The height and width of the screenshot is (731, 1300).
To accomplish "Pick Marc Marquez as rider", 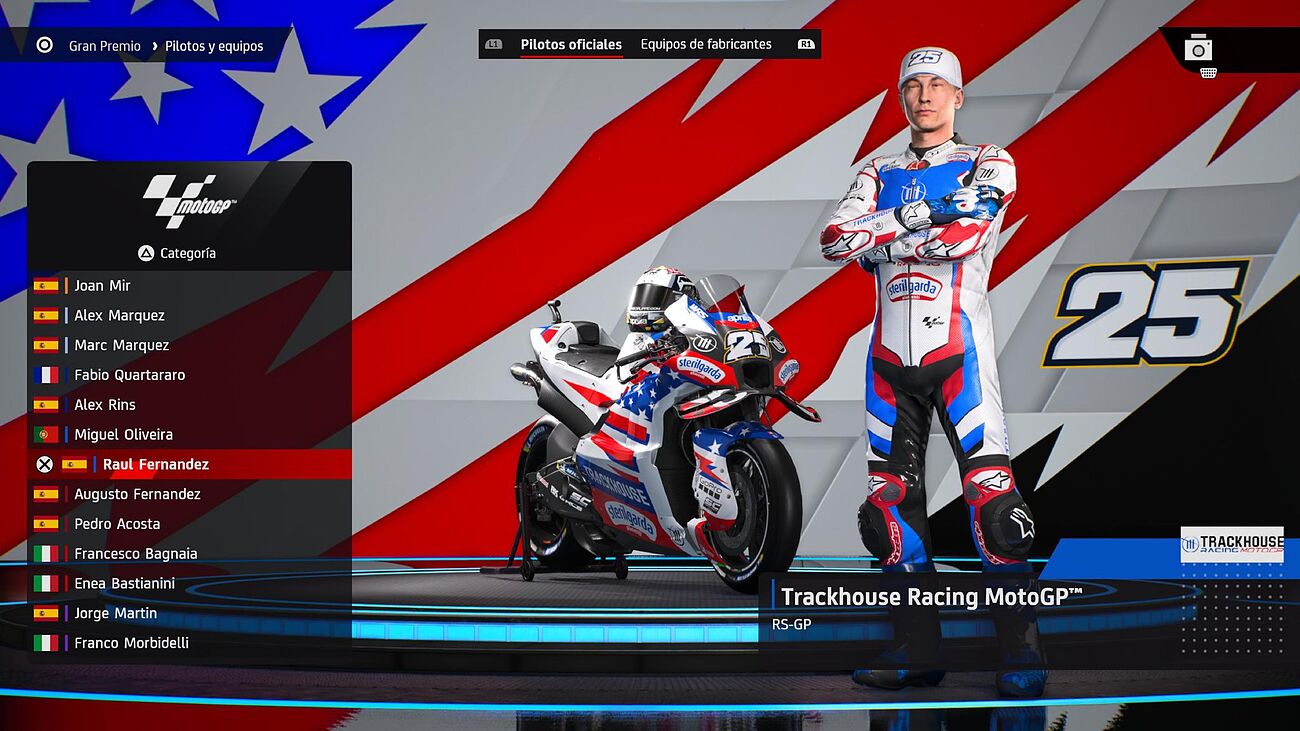I will [121, 345].
